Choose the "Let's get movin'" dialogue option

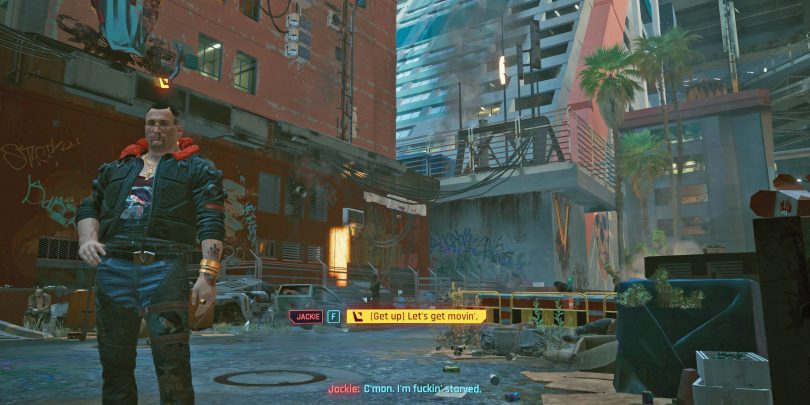coord(417,316)
